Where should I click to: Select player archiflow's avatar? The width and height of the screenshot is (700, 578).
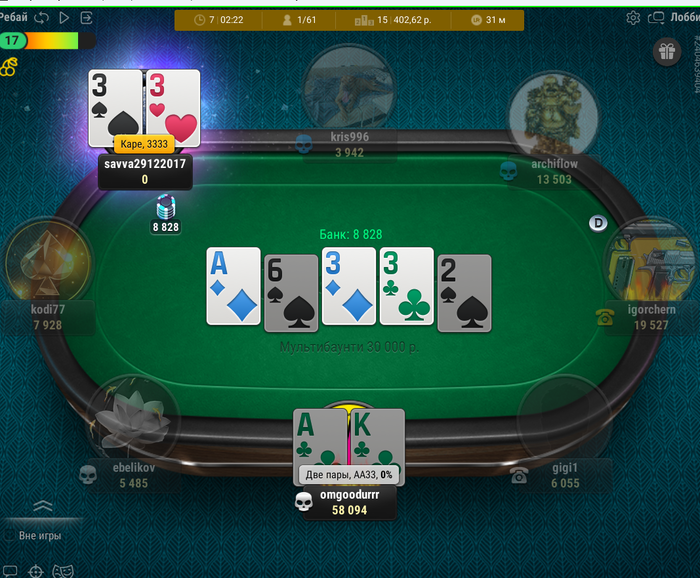553,115
